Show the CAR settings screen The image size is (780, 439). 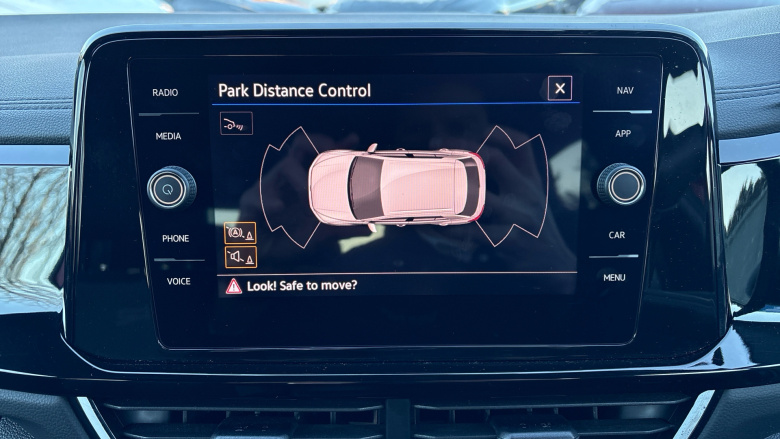pos(617,236)
